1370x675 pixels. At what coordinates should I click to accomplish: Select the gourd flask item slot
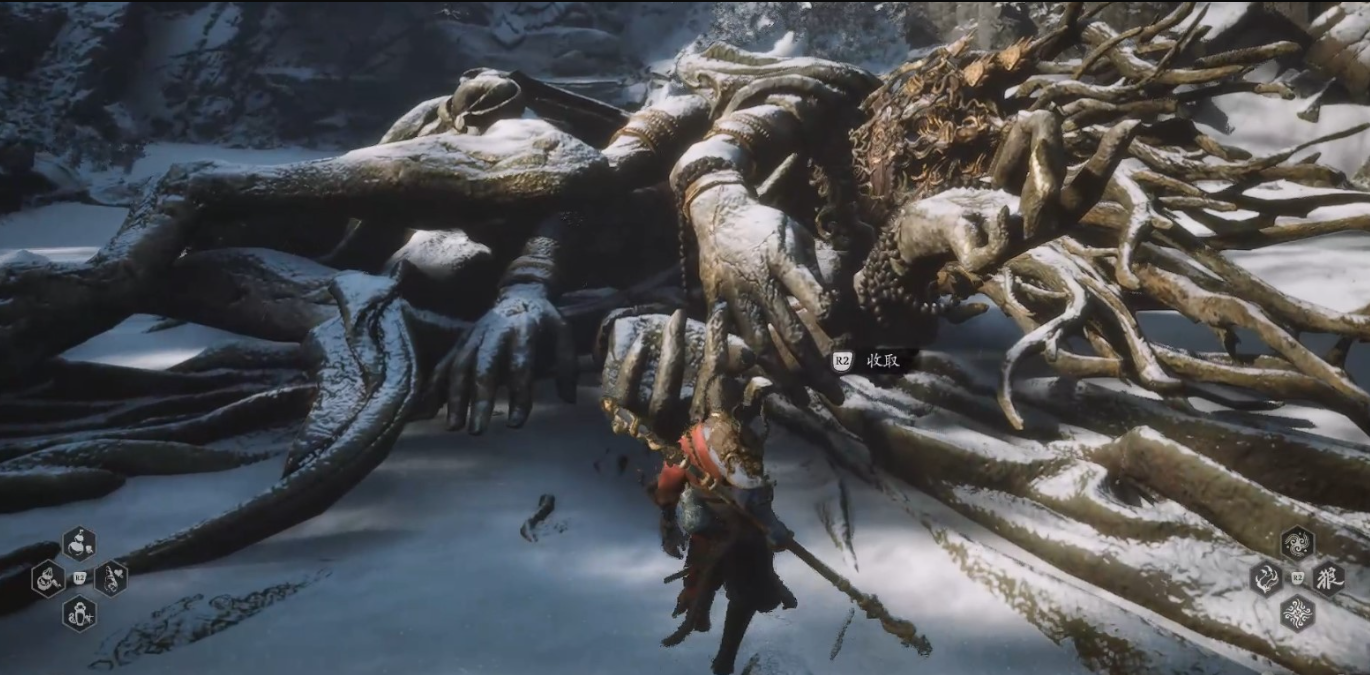coord(79,544)
